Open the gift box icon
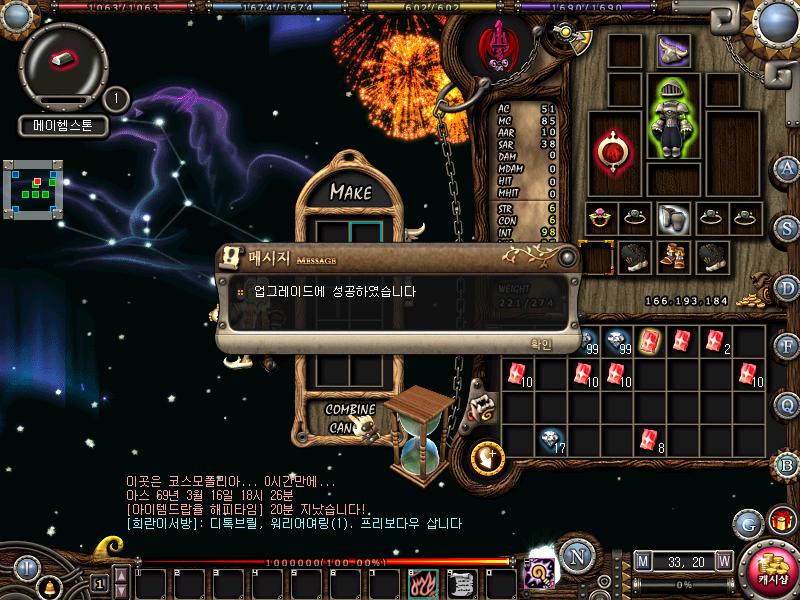This screenshot has height=600, width=800. click(779, 521)
